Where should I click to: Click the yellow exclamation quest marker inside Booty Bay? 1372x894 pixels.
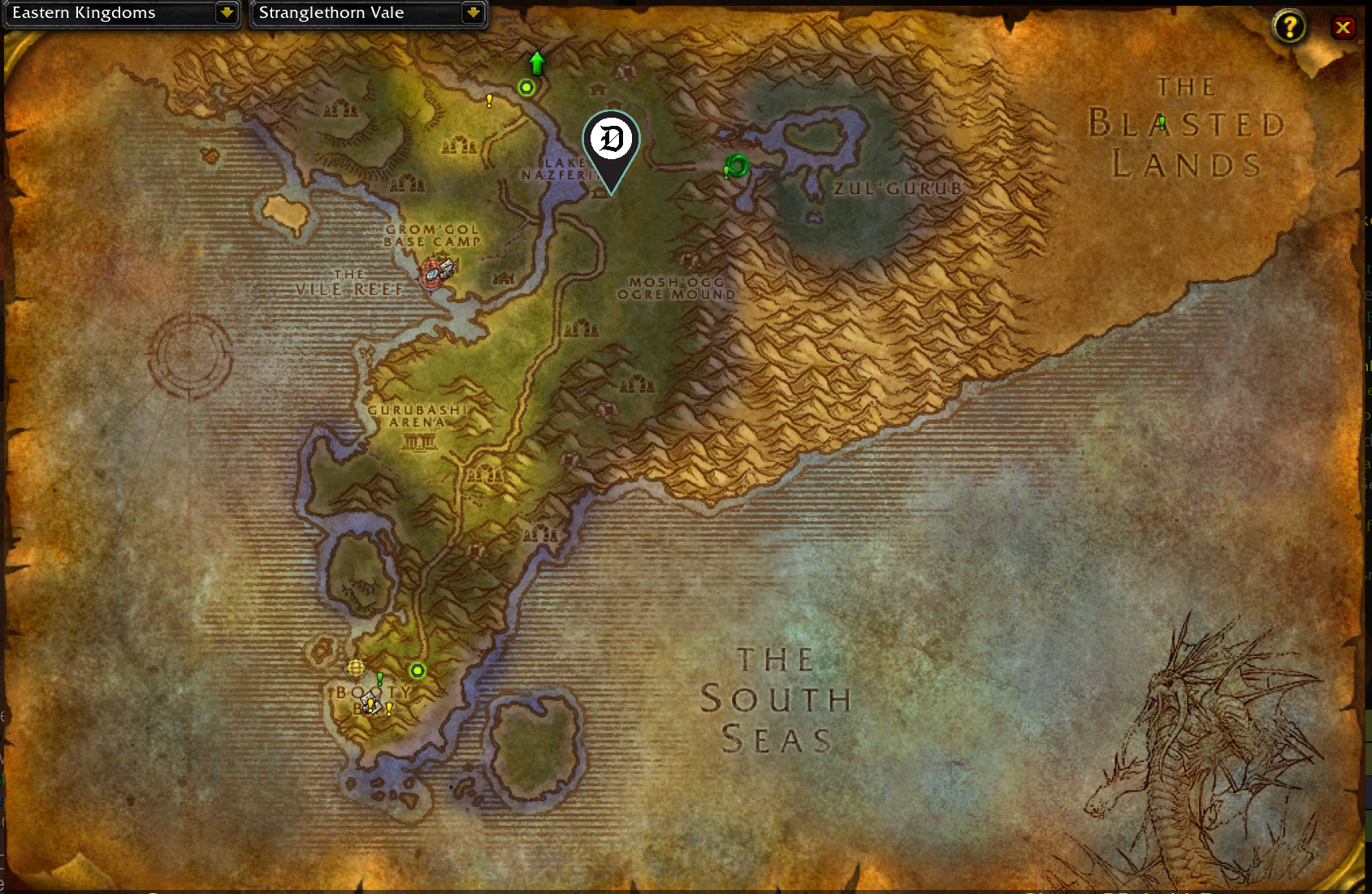370,706
